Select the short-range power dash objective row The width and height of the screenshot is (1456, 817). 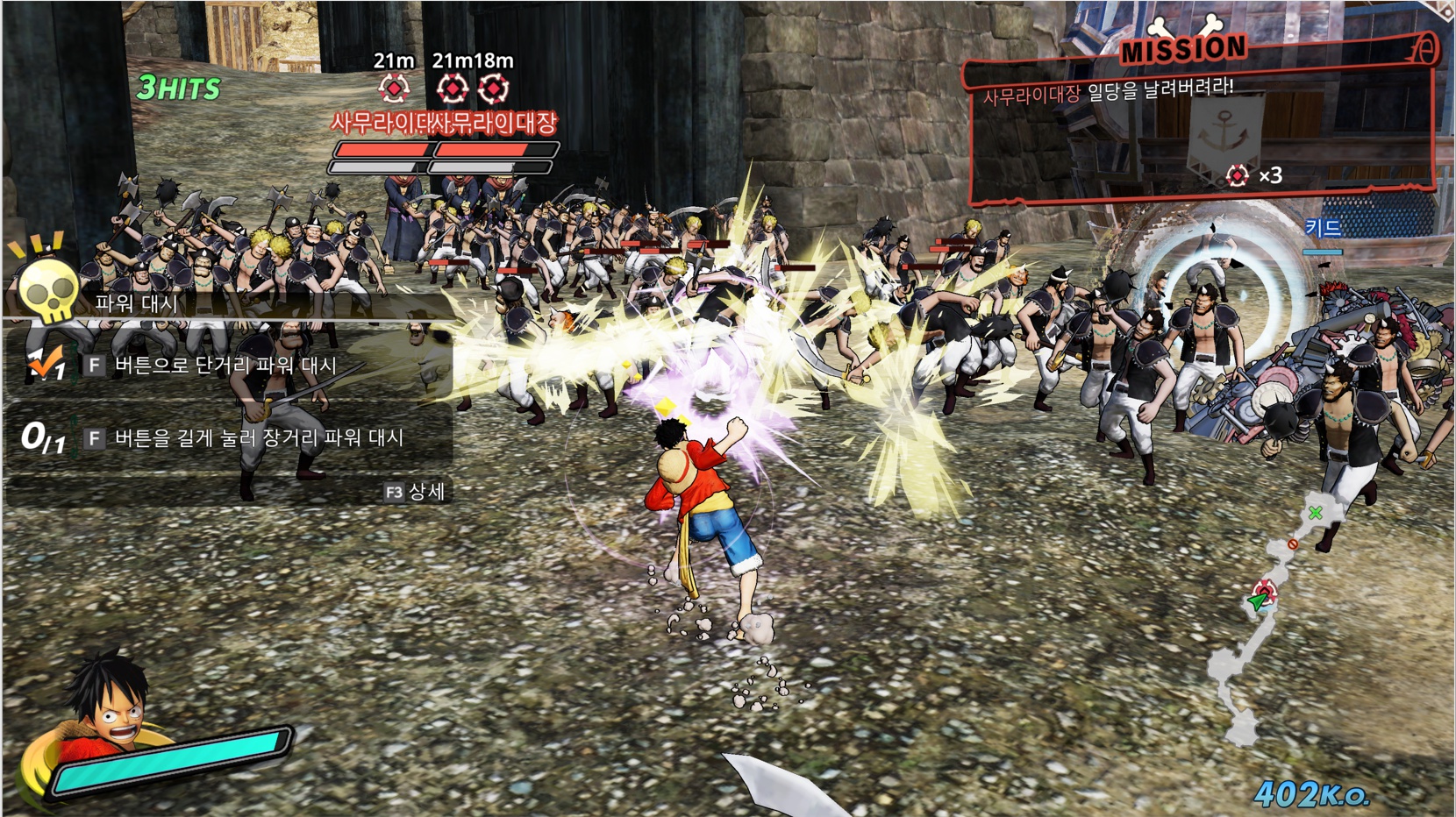pyautogui.click(x=226, y=366)
